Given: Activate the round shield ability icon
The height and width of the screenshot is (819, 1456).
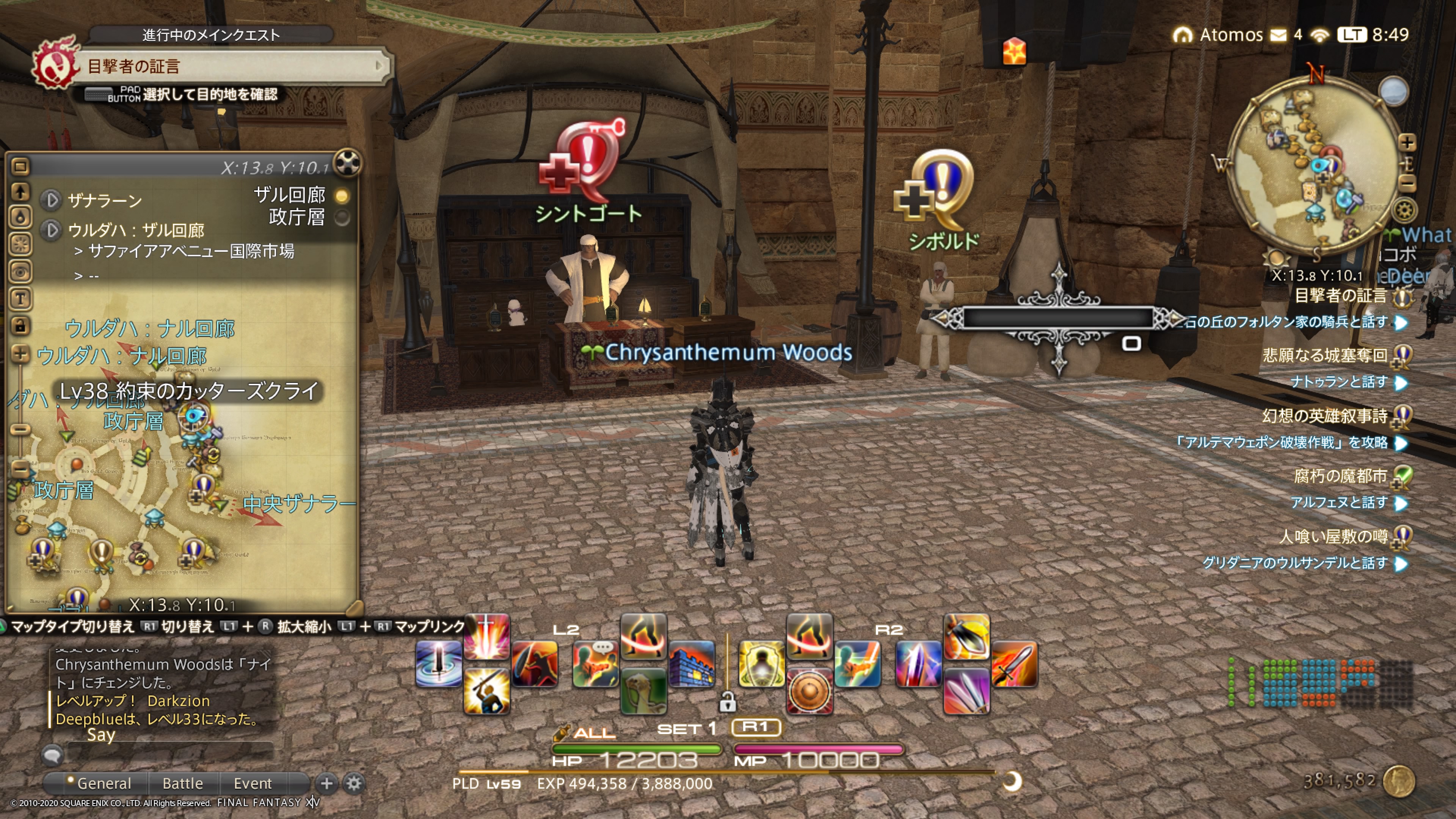Looking at the screenshot, I should (x=809, y=691).
